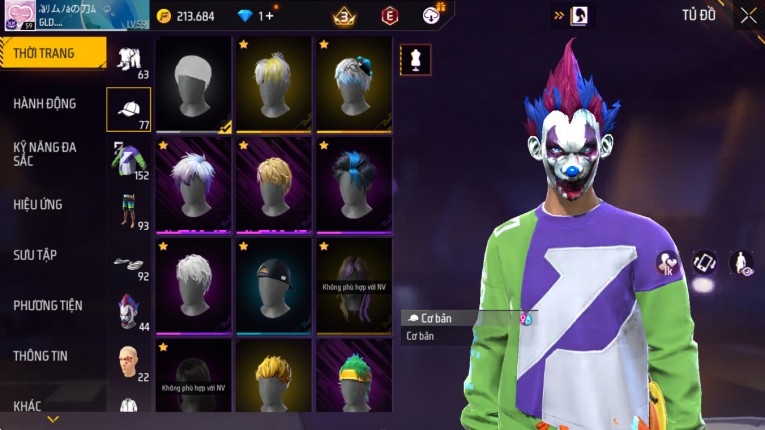Select the purple-green shirt tops category
The image size is (765, 430).
128,159
